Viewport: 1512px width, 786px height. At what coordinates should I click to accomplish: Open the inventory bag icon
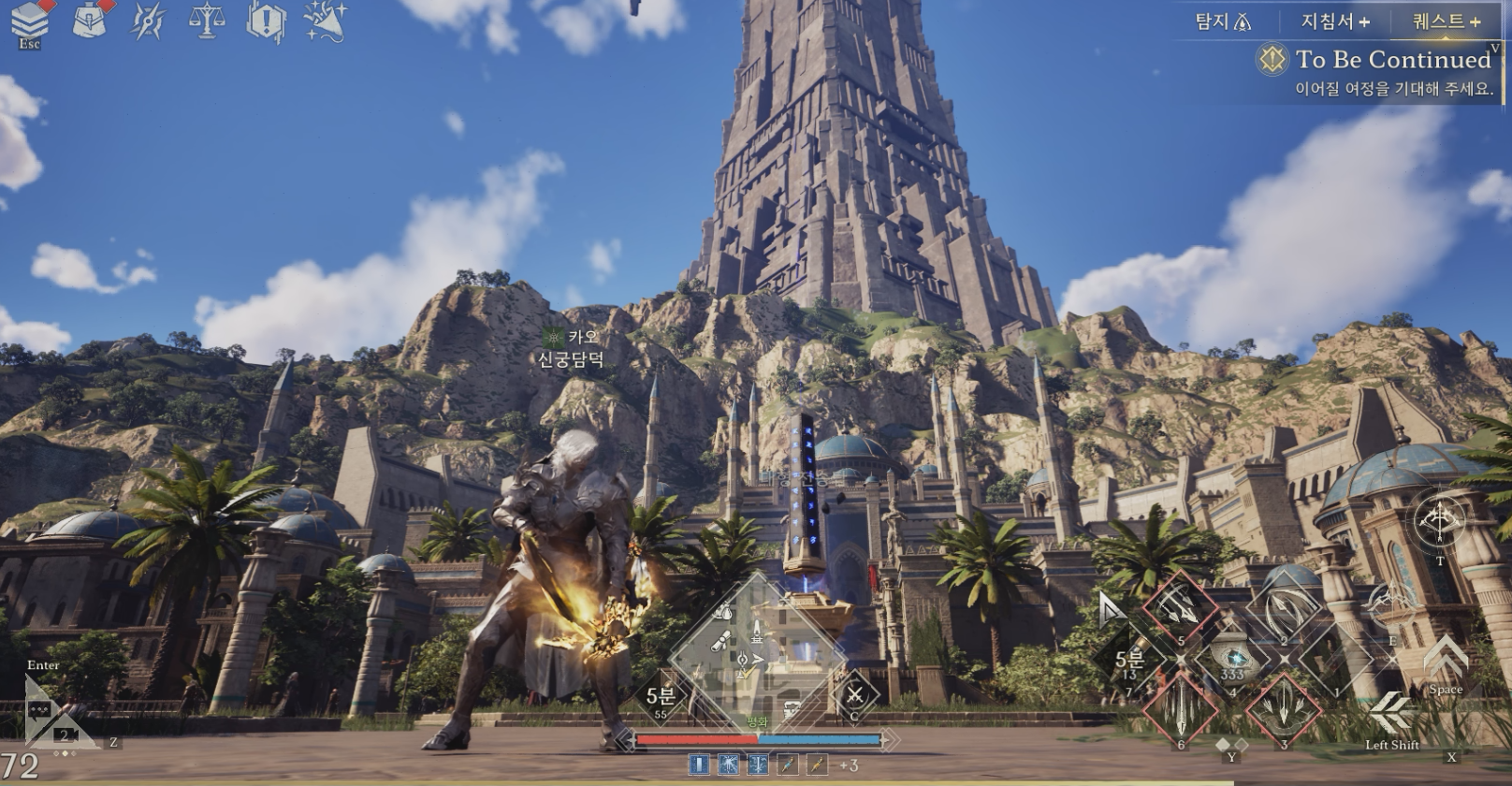[92, 21]
